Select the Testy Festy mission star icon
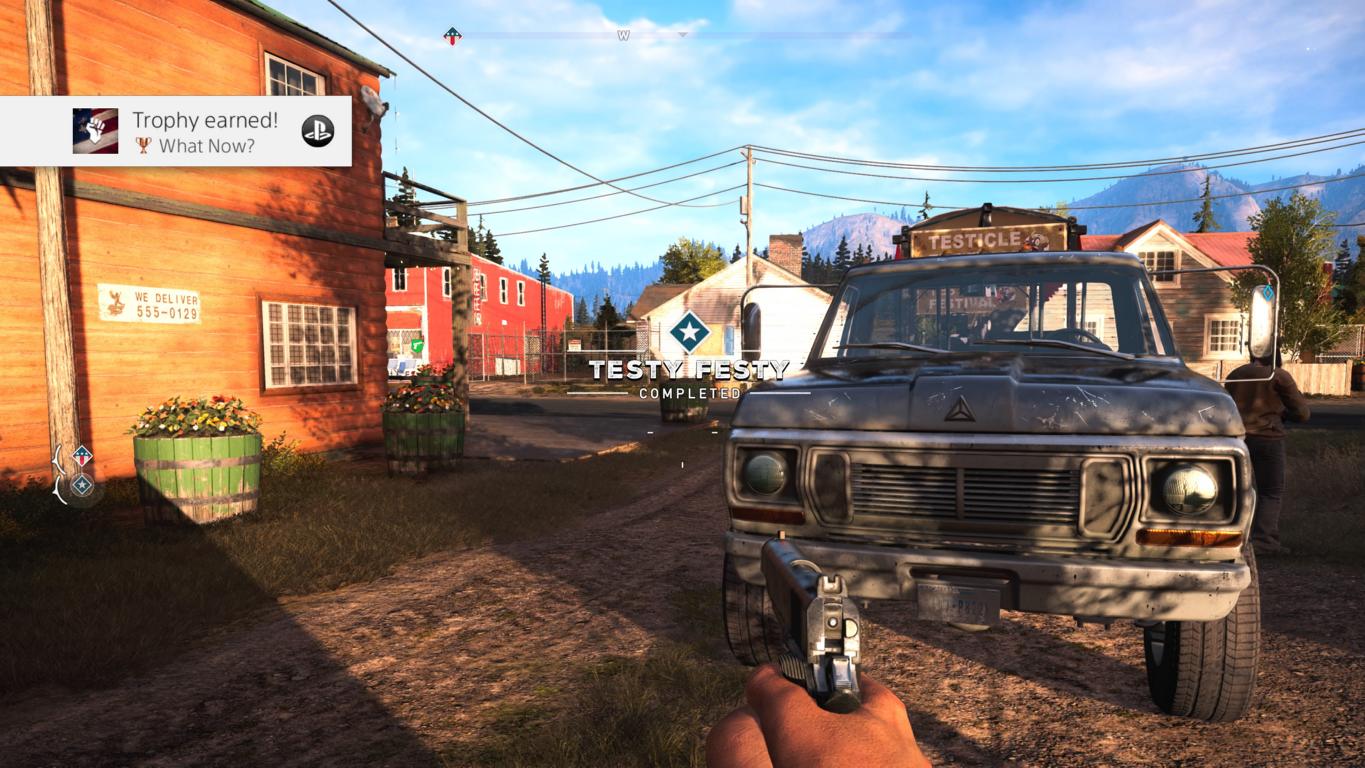Image resolution: width=1365 pixels, height=768 pixels. (x=689, y=332)
